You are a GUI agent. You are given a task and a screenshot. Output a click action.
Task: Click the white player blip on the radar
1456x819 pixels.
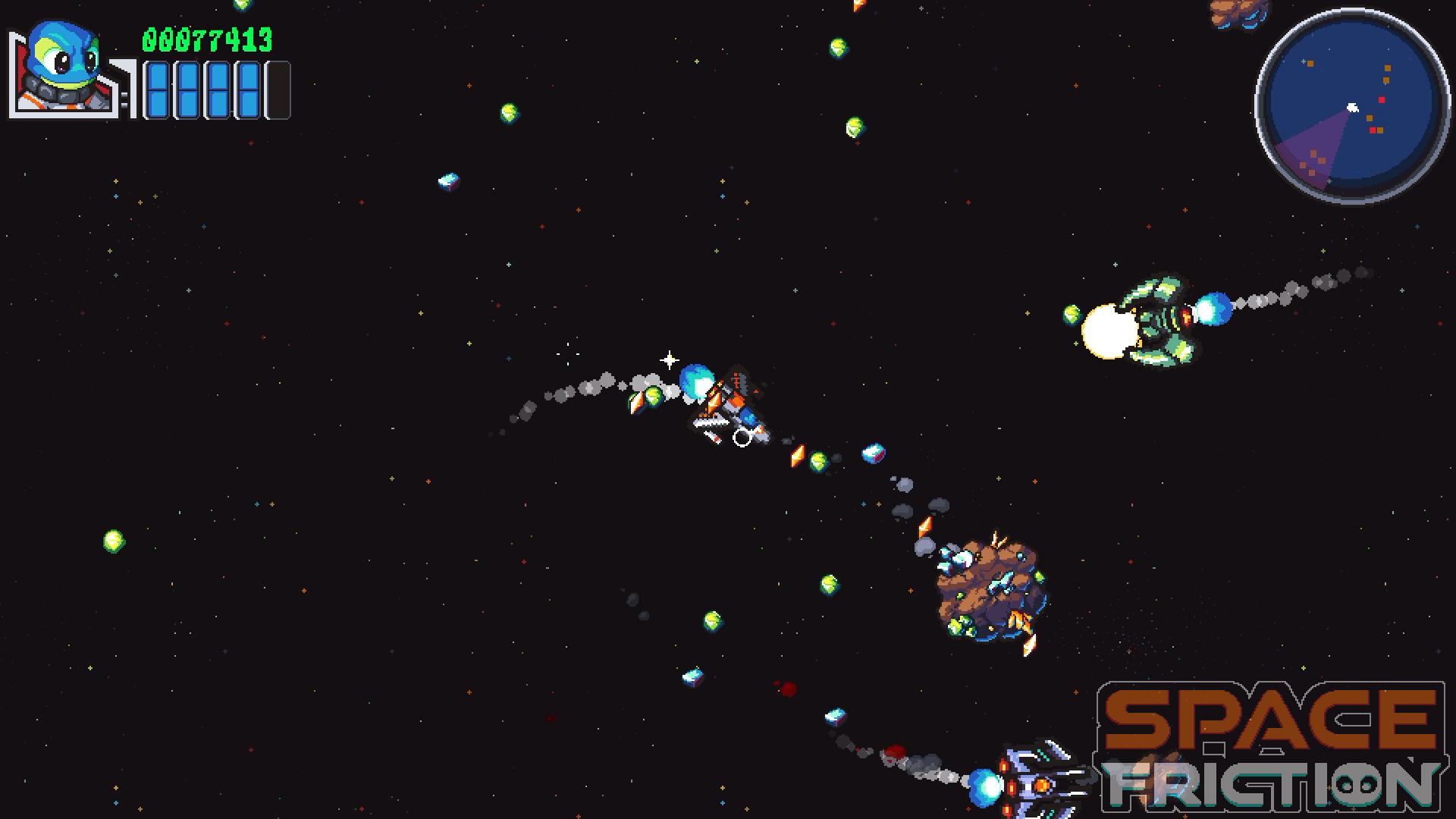[x=1352, y=107]
